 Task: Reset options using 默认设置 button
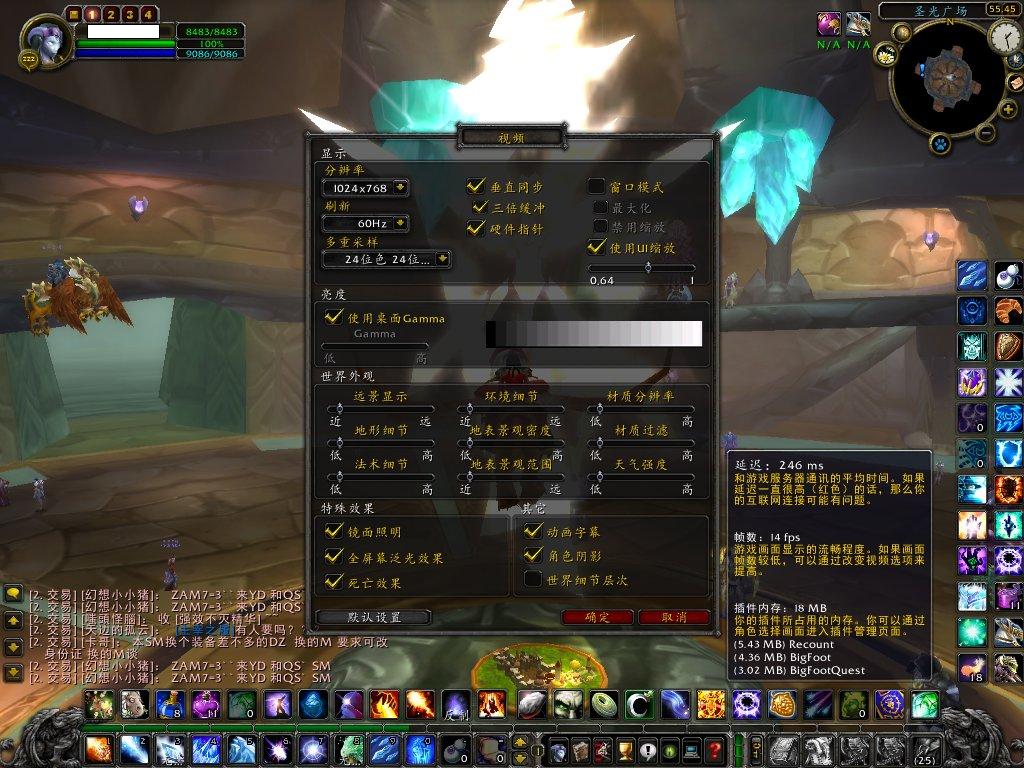click(373, 617)
